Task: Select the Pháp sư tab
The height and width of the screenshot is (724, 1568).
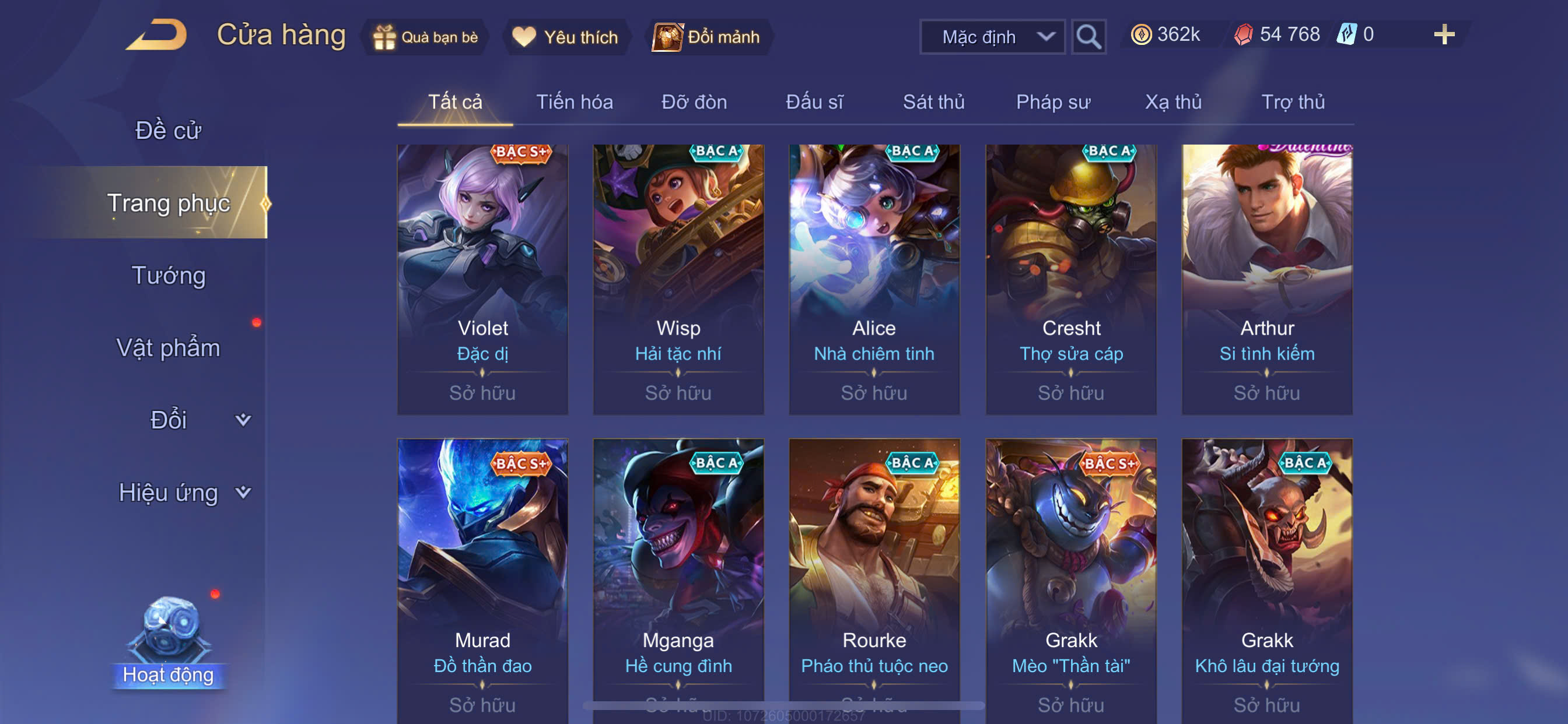Action: (x=1053, y=101)
